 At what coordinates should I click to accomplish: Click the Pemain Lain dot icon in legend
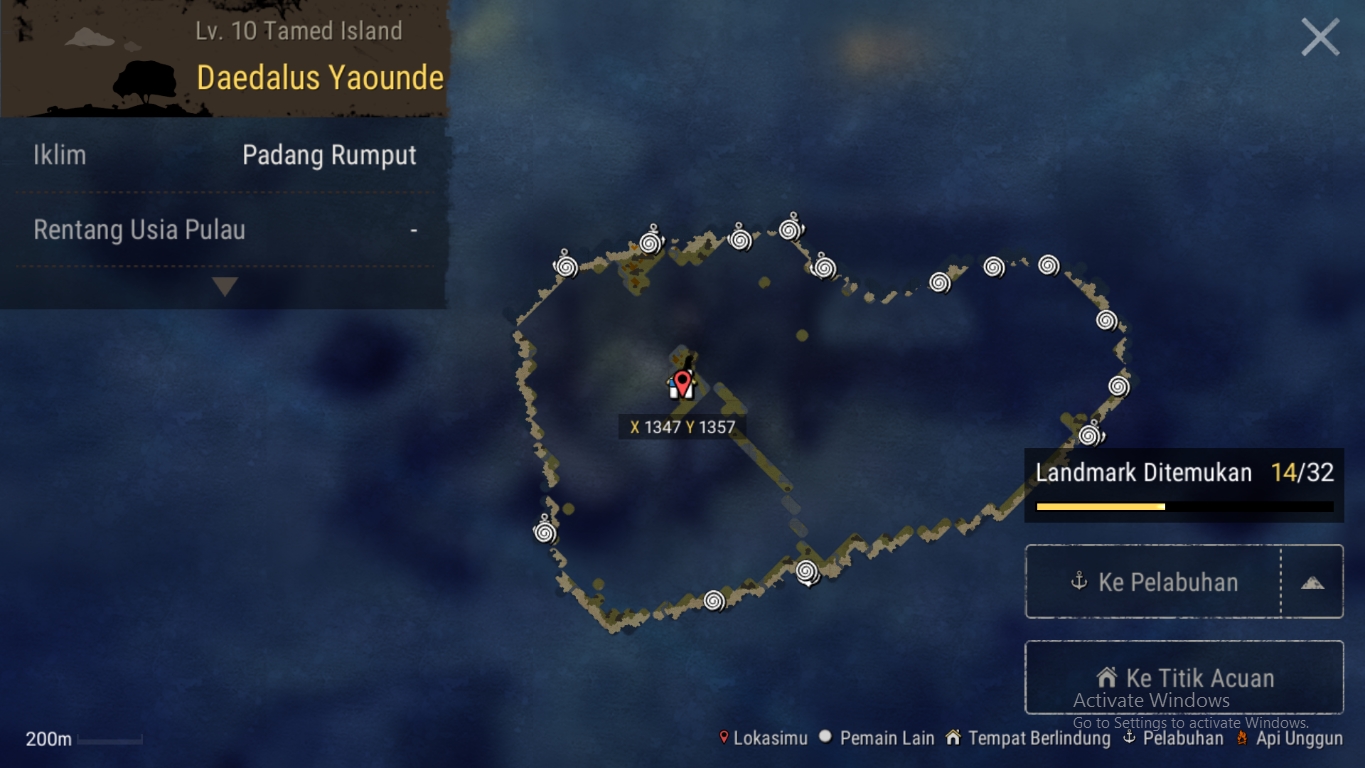coord(824,738)
